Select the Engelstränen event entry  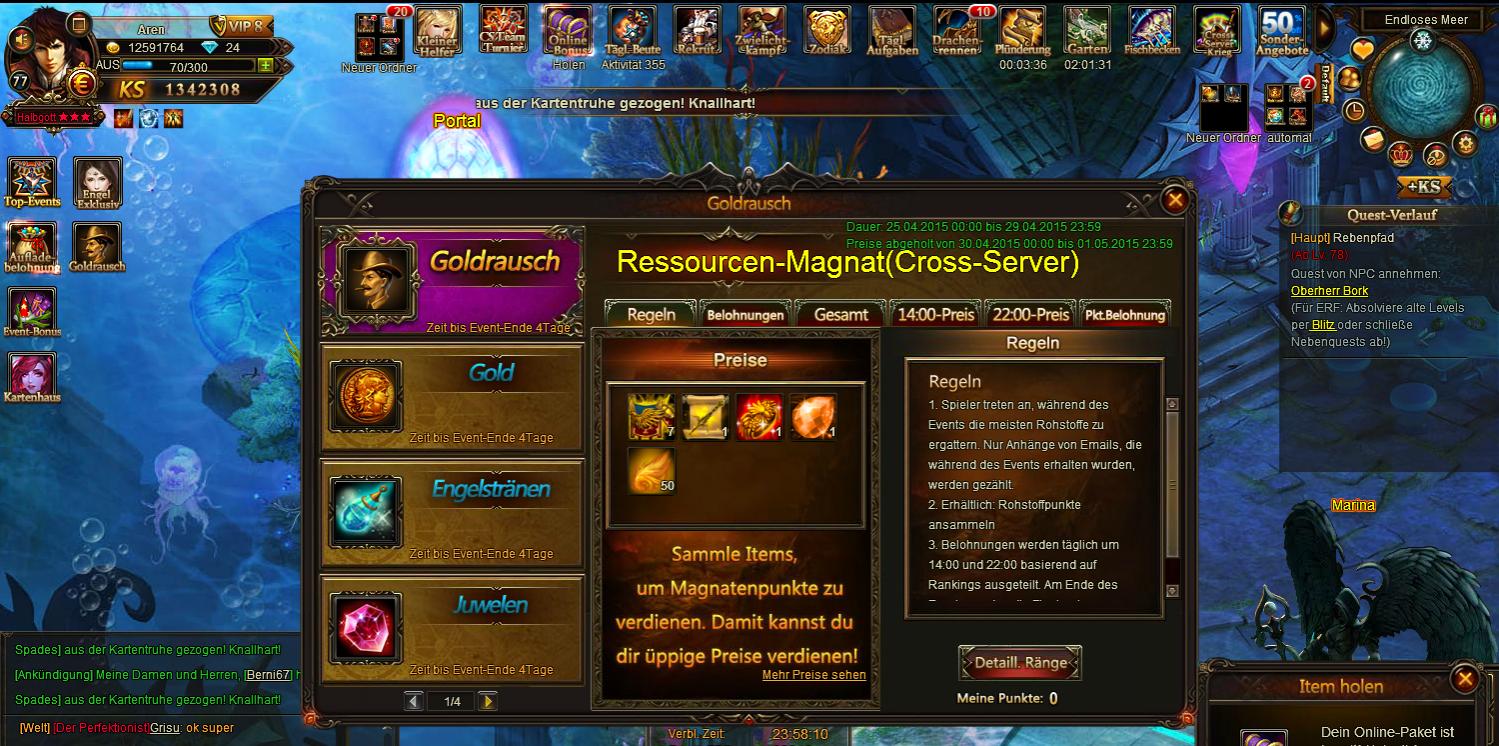click(451, 514)
